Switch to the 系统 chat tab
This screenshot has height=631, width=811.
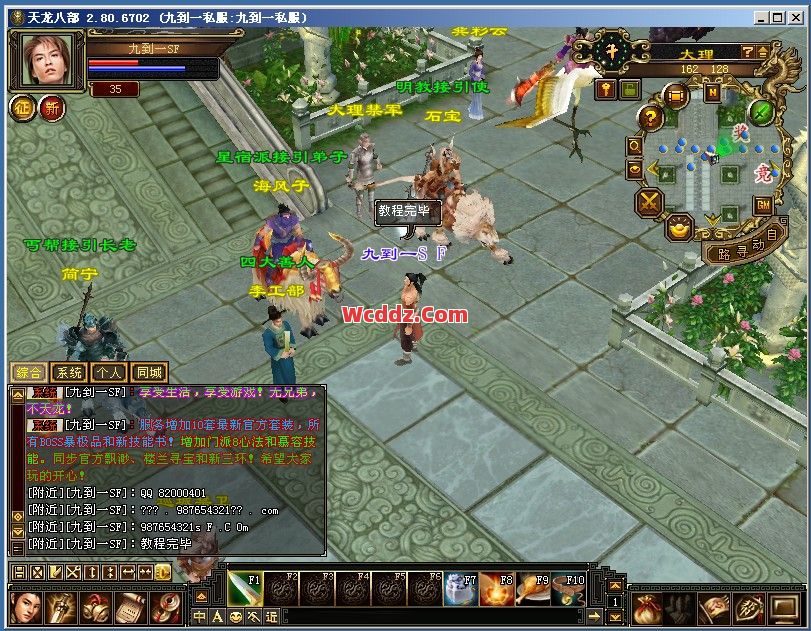tap(67, 372)
